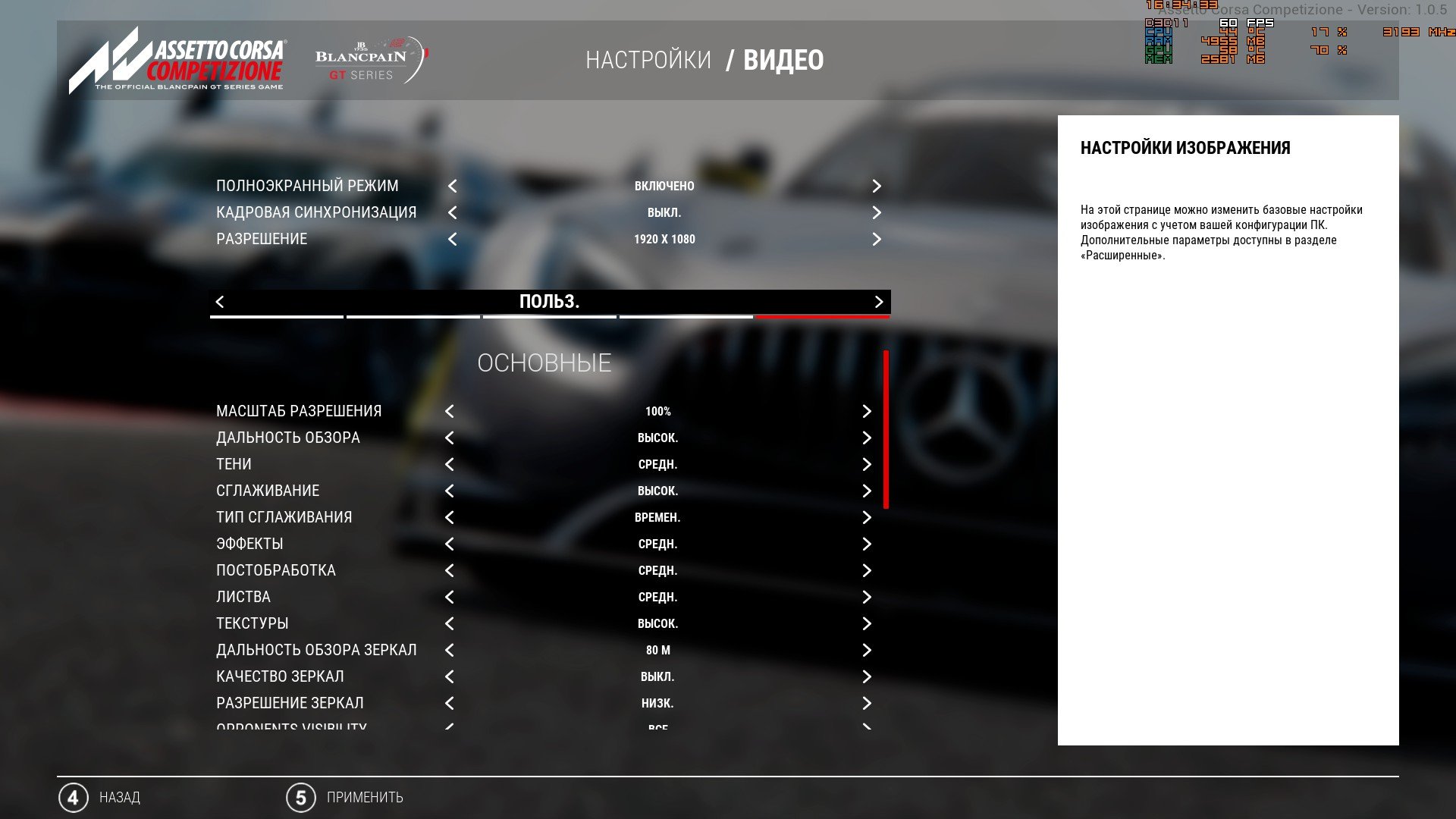This screenshot has height=819, width=1456.
Task: Raise Разрешение зеркал with right arrow
Action: click(x=867, y=704)
